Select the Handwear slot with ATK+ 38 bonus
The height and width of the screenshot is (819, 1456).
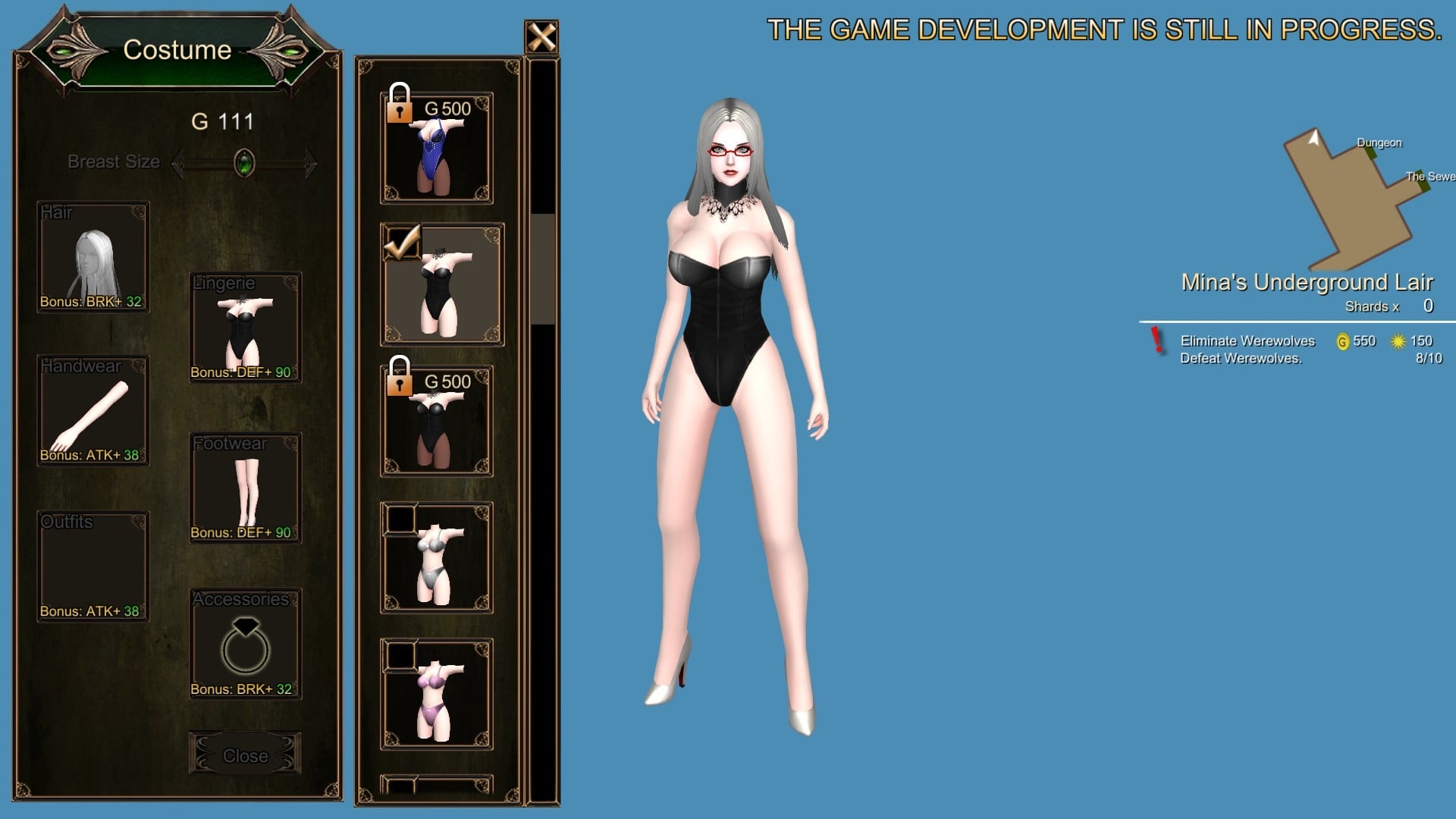point(93,412)
